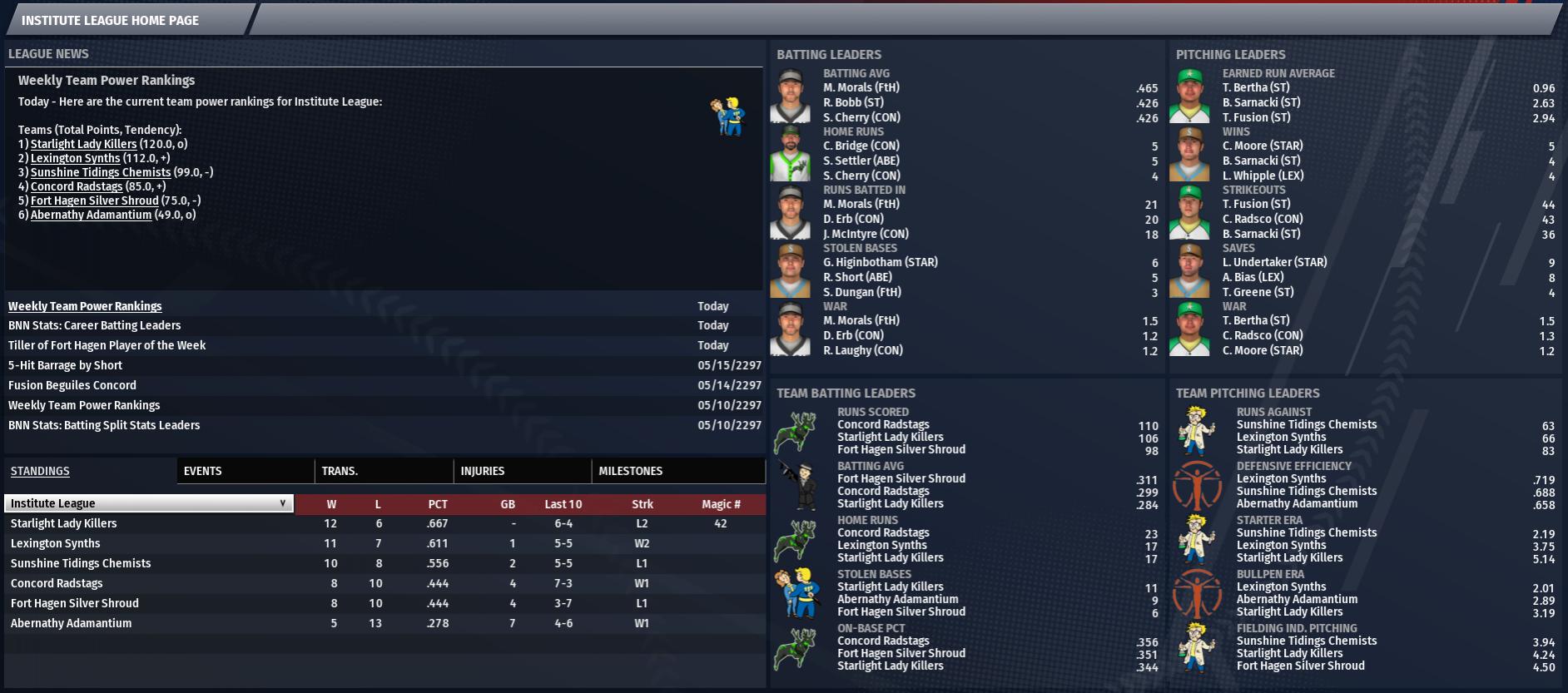Sort standings by the PCT column

438,504
